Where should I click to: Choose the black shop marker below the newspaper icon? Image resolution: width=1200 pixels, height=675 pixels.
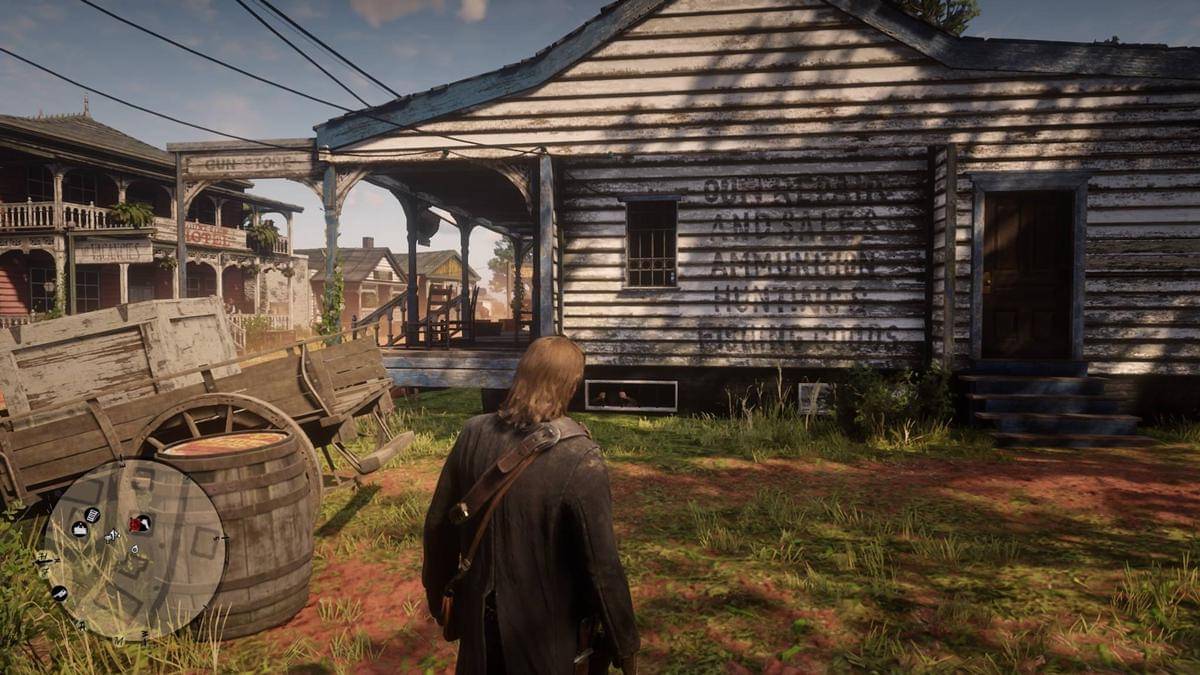[79, 530]
